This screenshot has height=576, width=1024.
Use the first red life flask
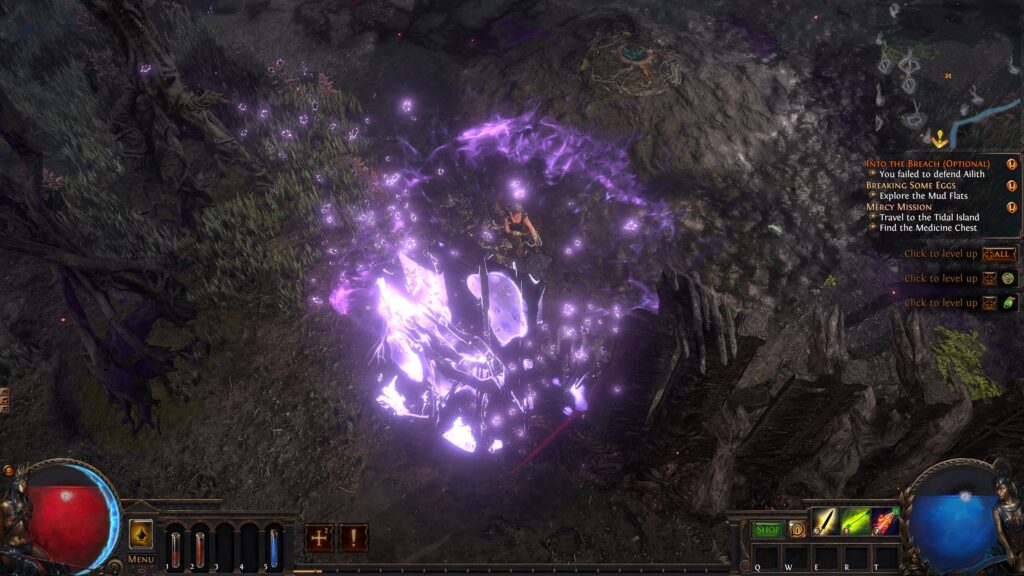coord(175,547)
